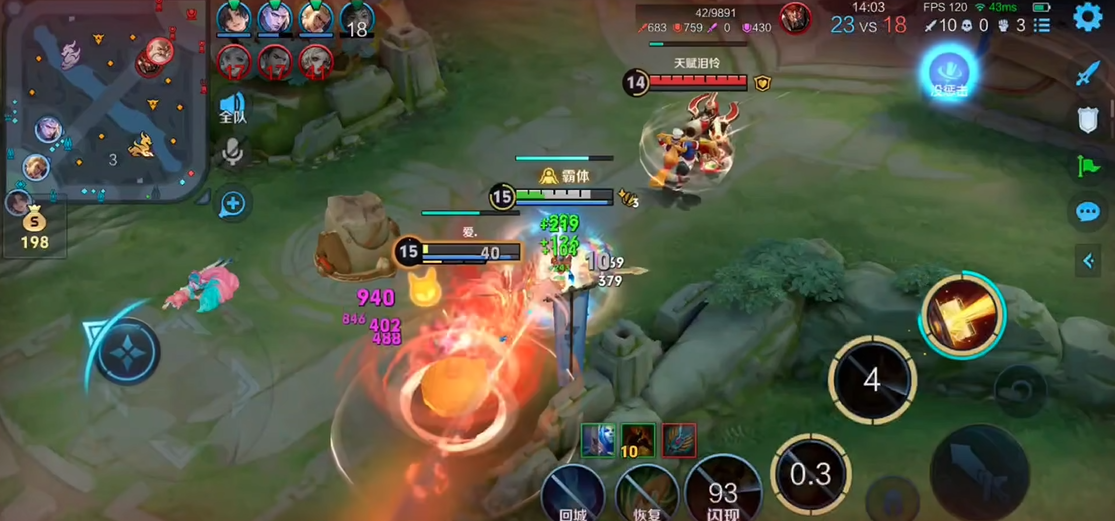Screen dimensions: 1115x521
Task: Send the blue sword attack signal
Action: coord(1088,73)
